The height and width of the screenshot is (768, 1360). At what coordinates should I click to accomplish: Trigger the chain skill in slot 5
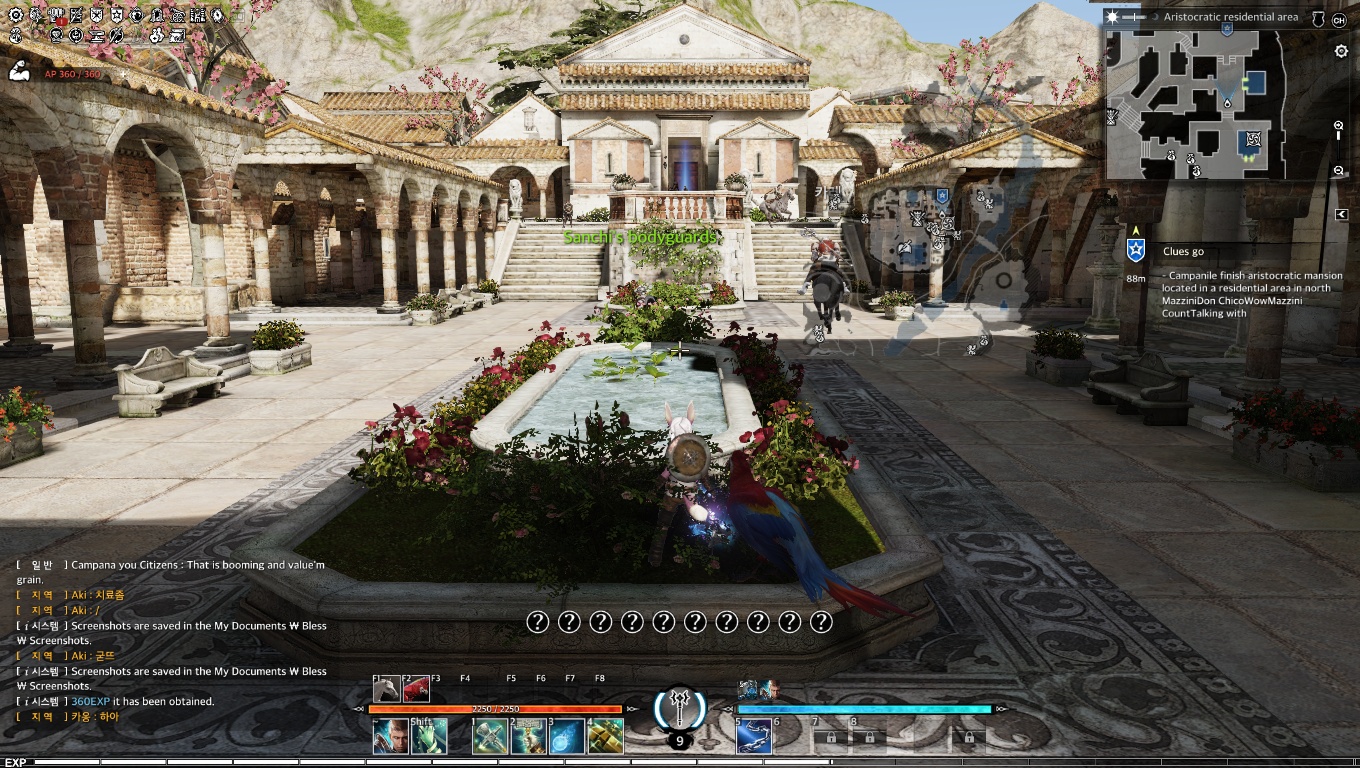point(753,737)
